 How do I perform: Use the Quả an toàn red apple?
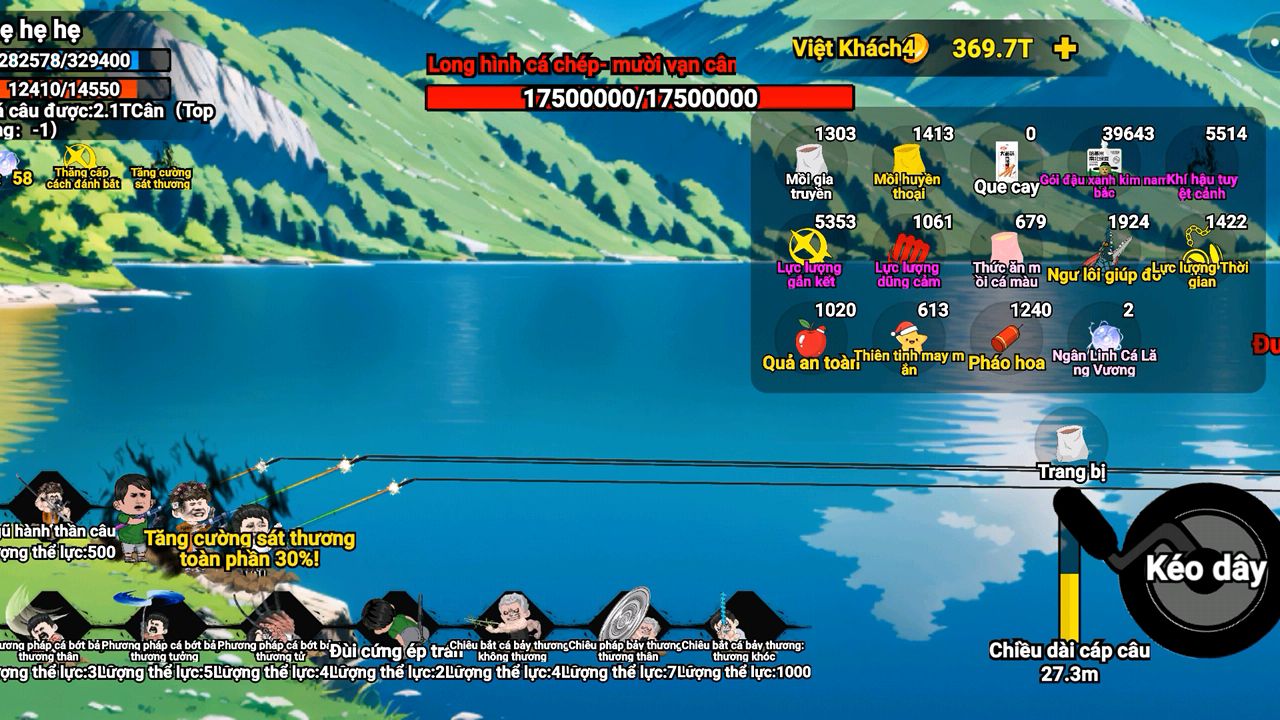[x=808, y=338]
